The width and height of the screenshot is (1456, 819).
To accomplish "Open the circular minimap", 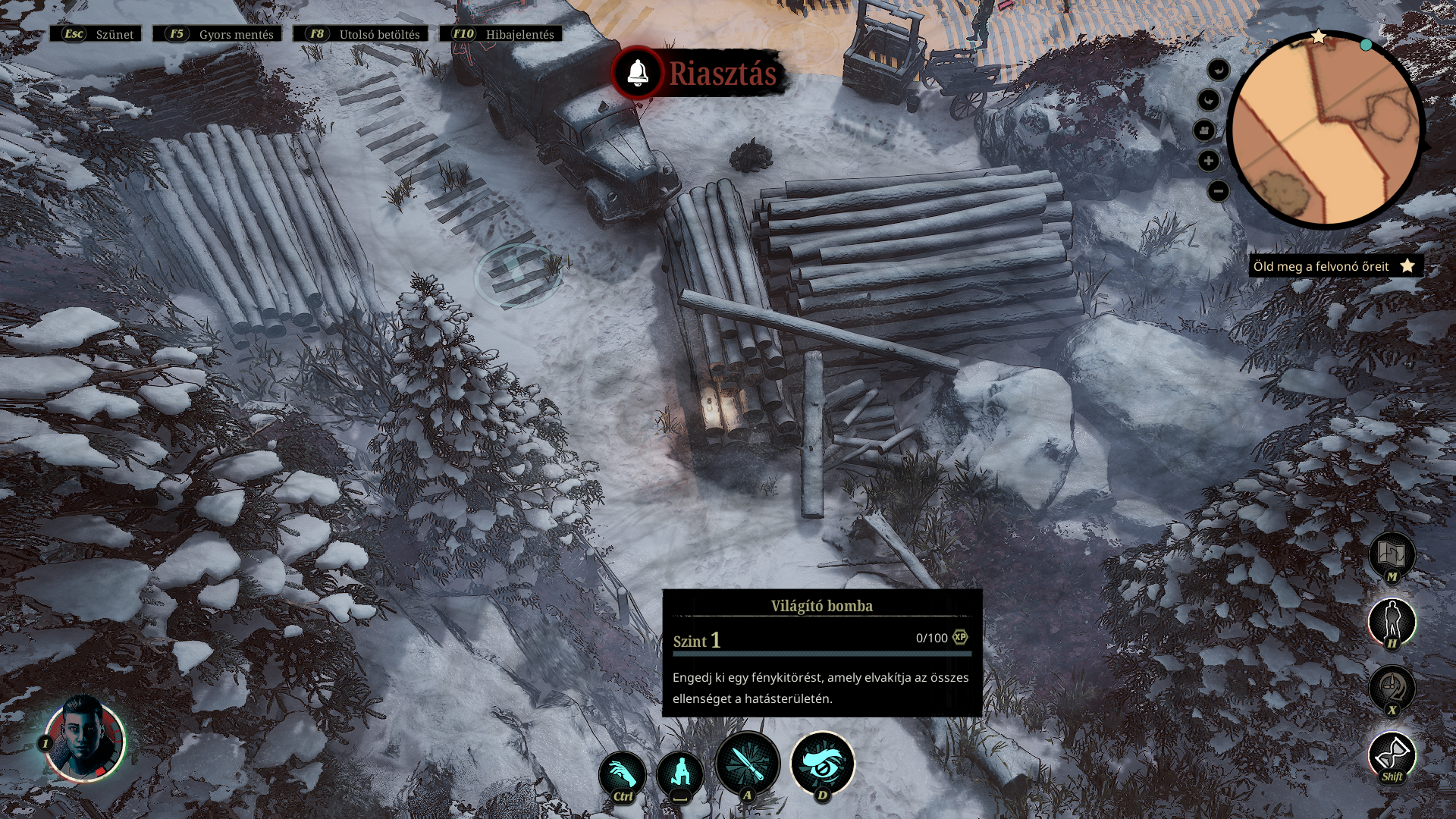I will (x=1325, y=129).
